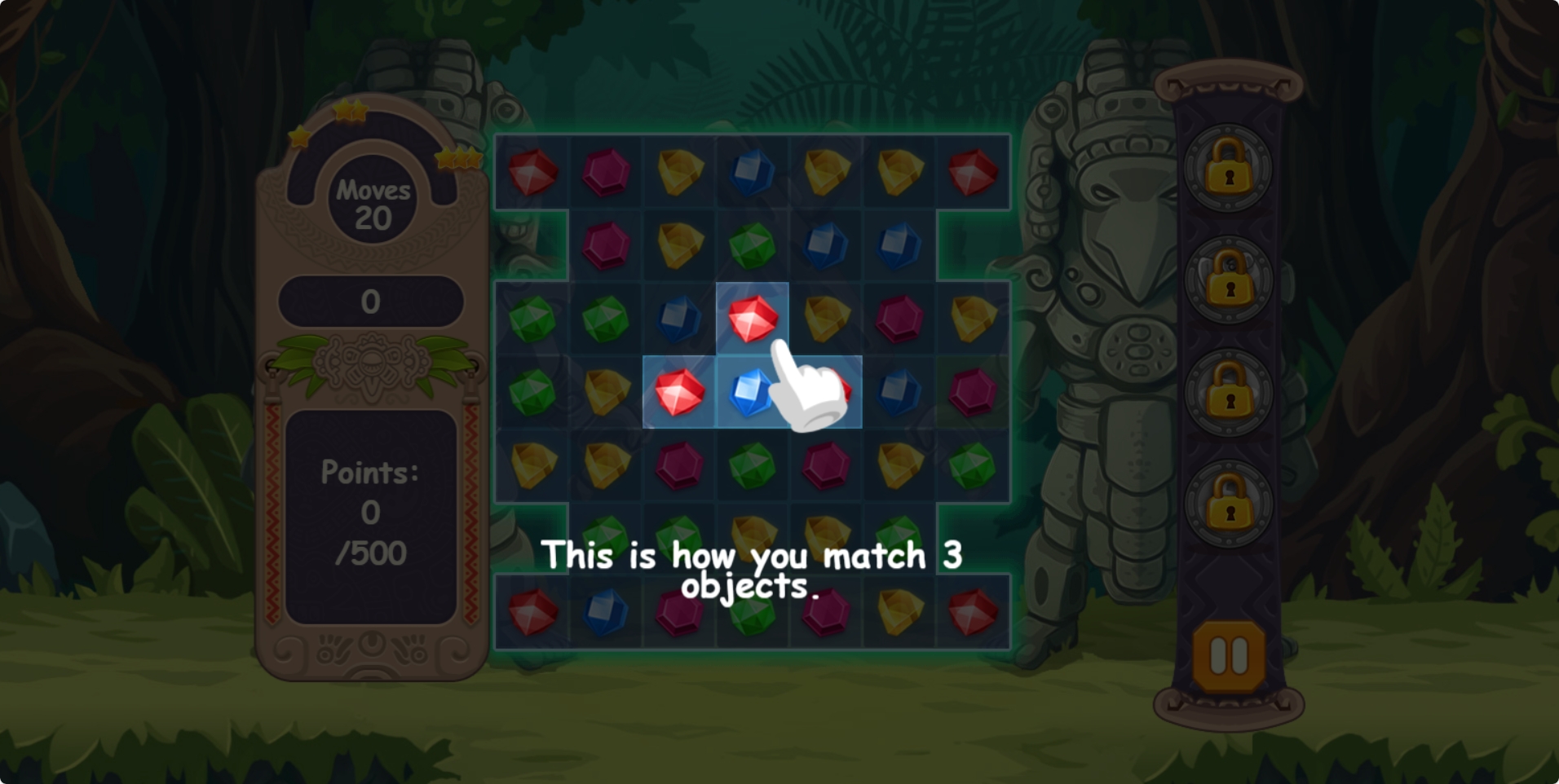Pause the game with the orange button

(1228, 654)
